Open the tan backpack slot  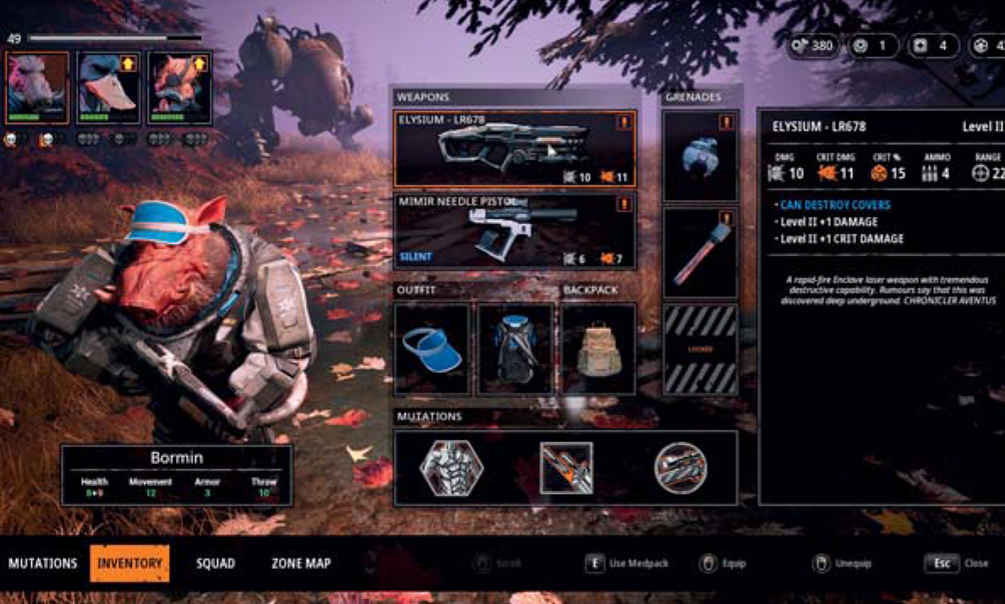(598, 349)
